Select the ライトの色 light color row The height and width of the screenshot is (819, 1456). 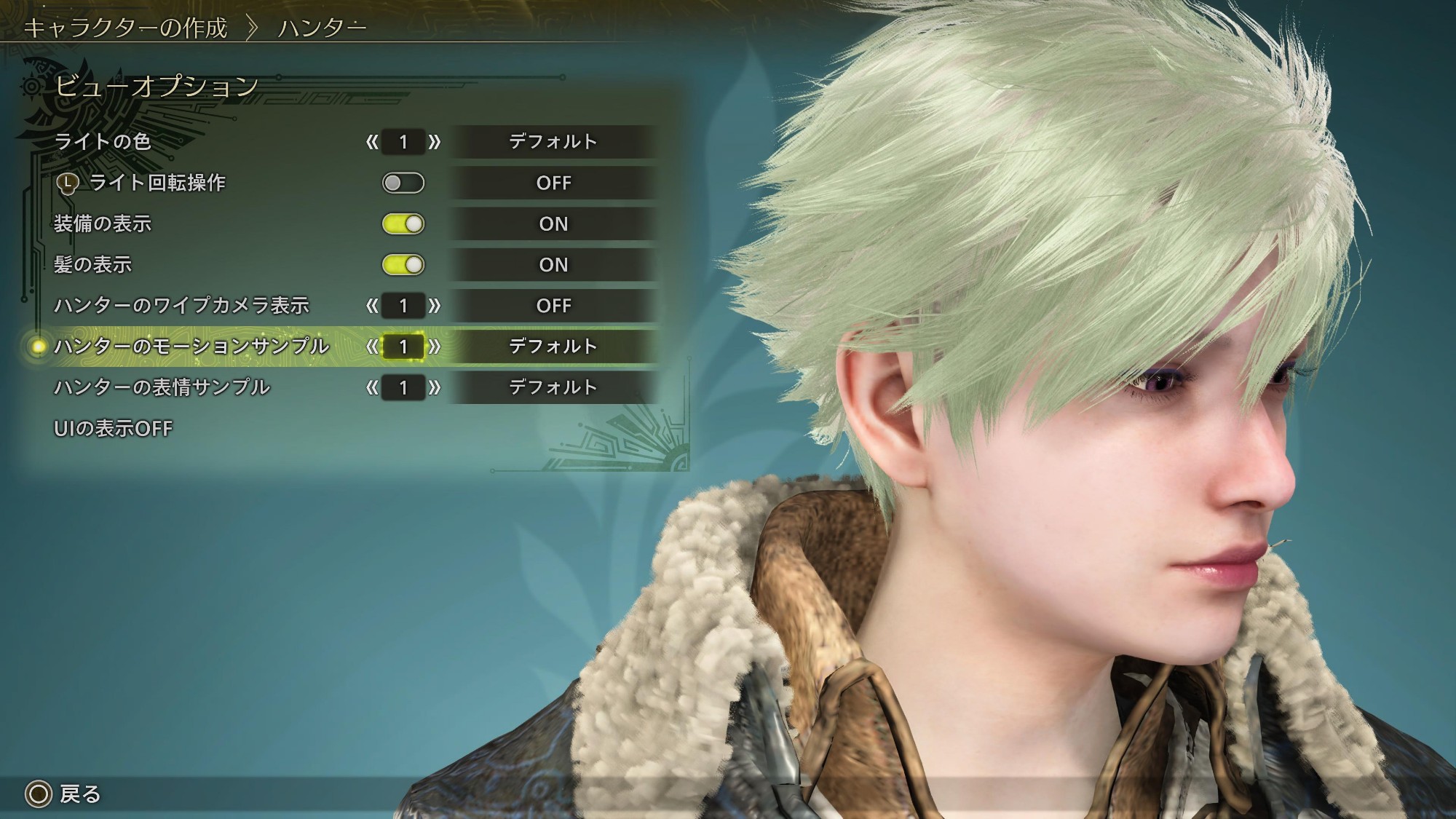point(103,141)
